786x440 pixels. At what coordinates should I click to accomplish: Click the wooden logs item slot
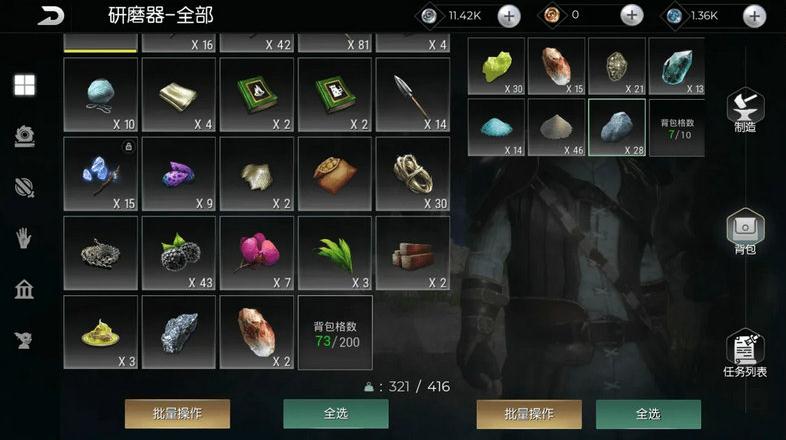tap(412, 253)
